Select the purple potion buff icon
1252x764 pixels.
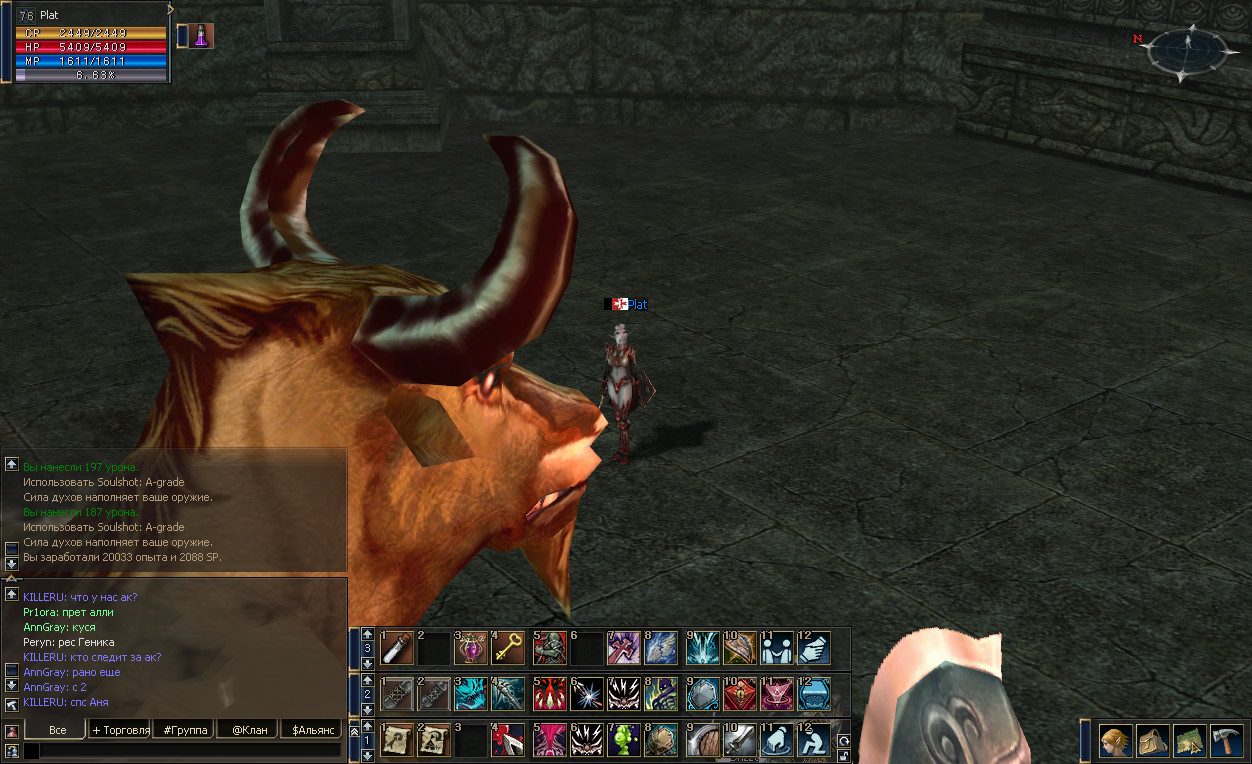point(201,36)
